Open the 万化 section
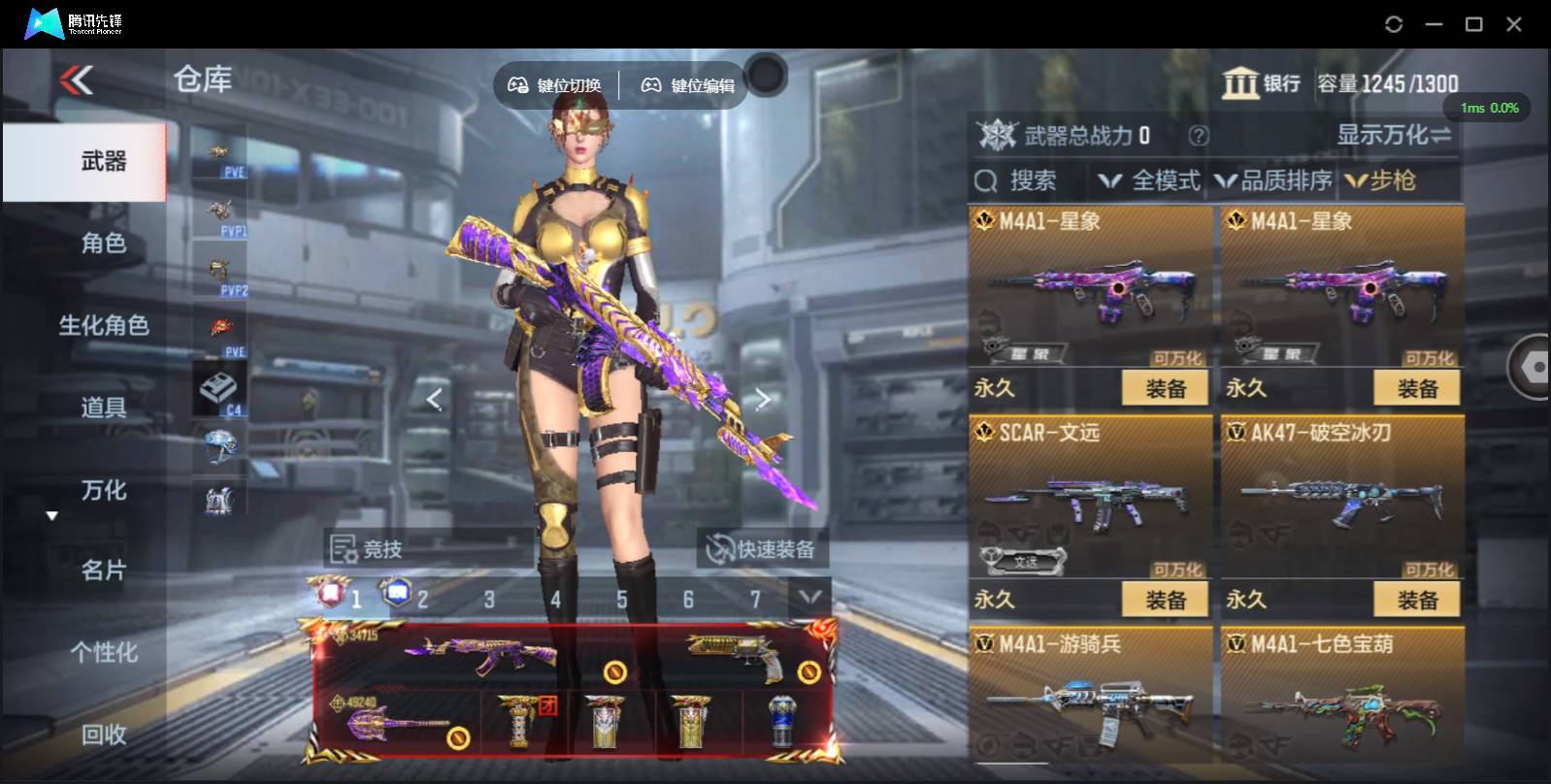1551x784 pixels. click(104, 490)
